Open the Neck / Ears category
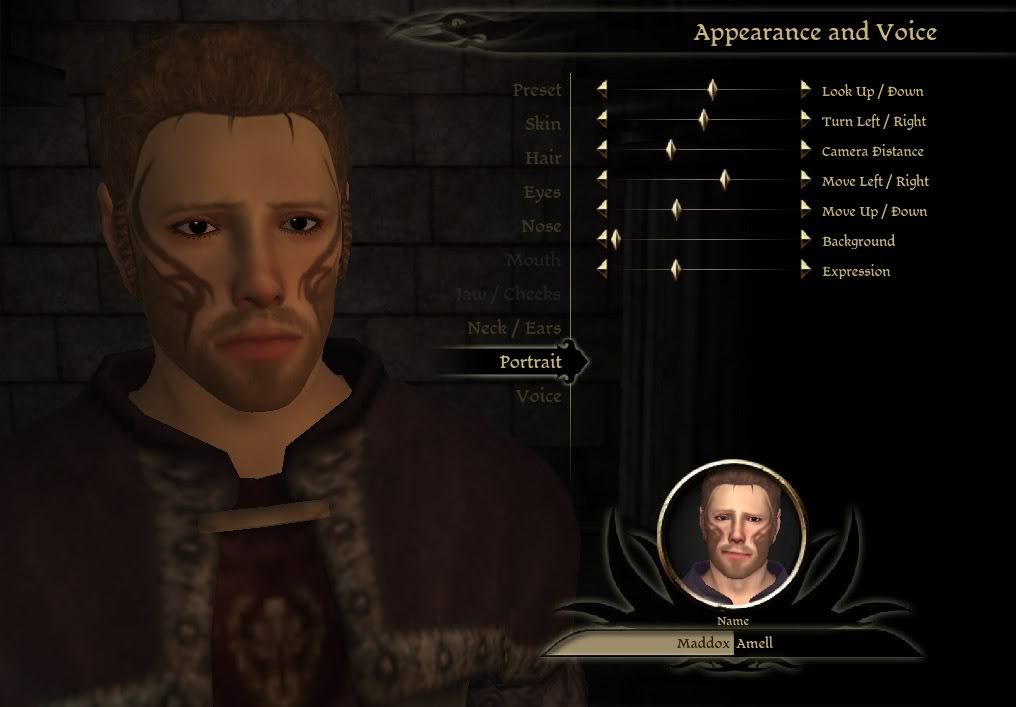The width and height of the screenshot is (1016, 707). coord(514,328)
